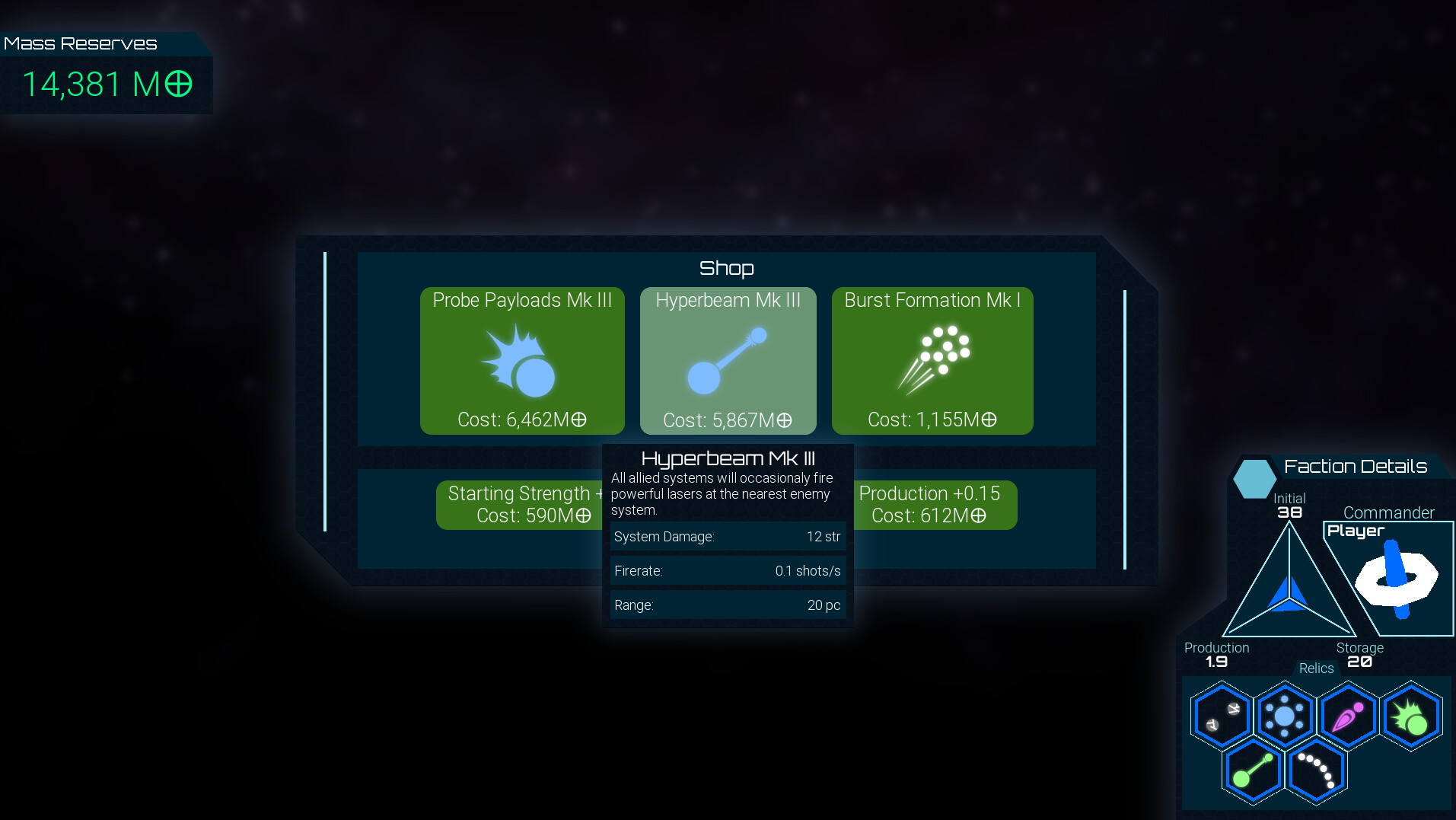Select the green laser beam relic hexagon
This screenshot has width=1456, height=820.
click(x=1253, y=771)
